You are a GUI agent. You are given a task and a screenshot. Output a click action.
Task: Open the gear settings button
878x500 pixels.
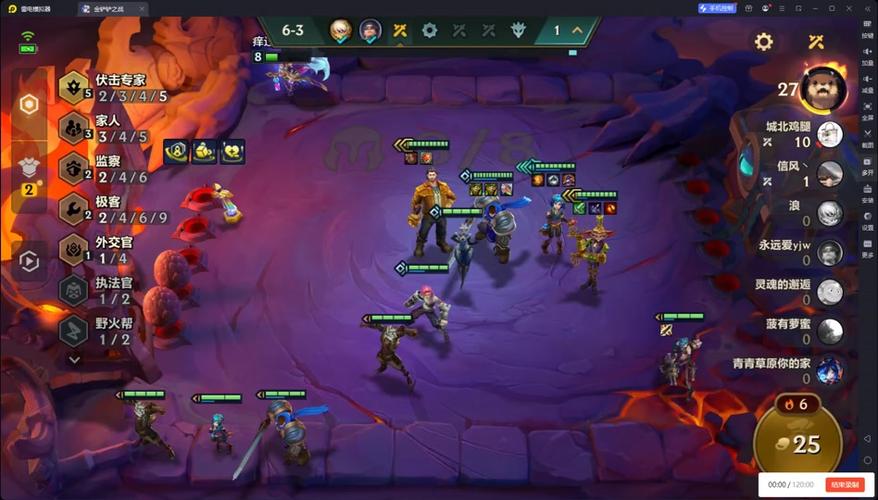[764, 42]
